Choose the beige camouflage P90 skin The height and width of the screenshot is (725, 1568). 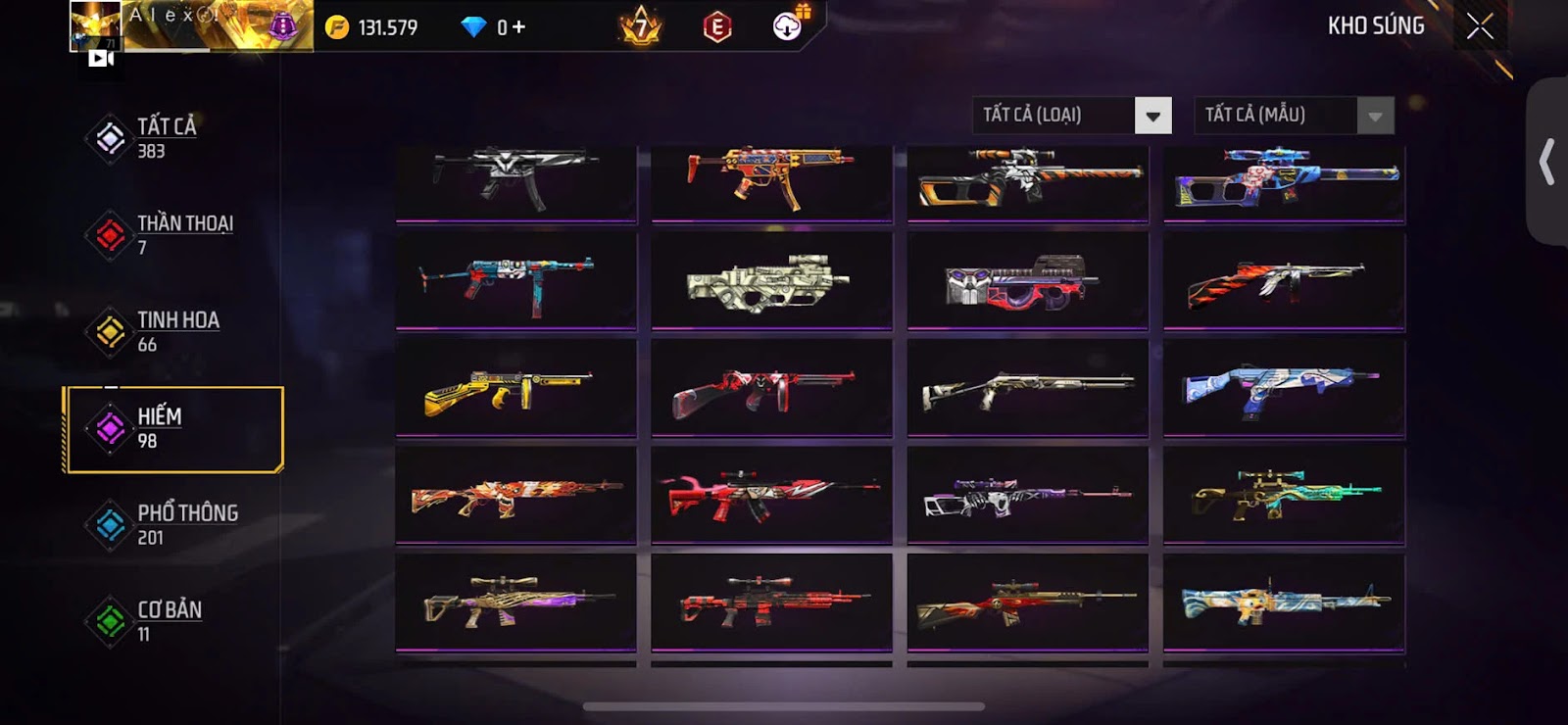pos(771,281)
